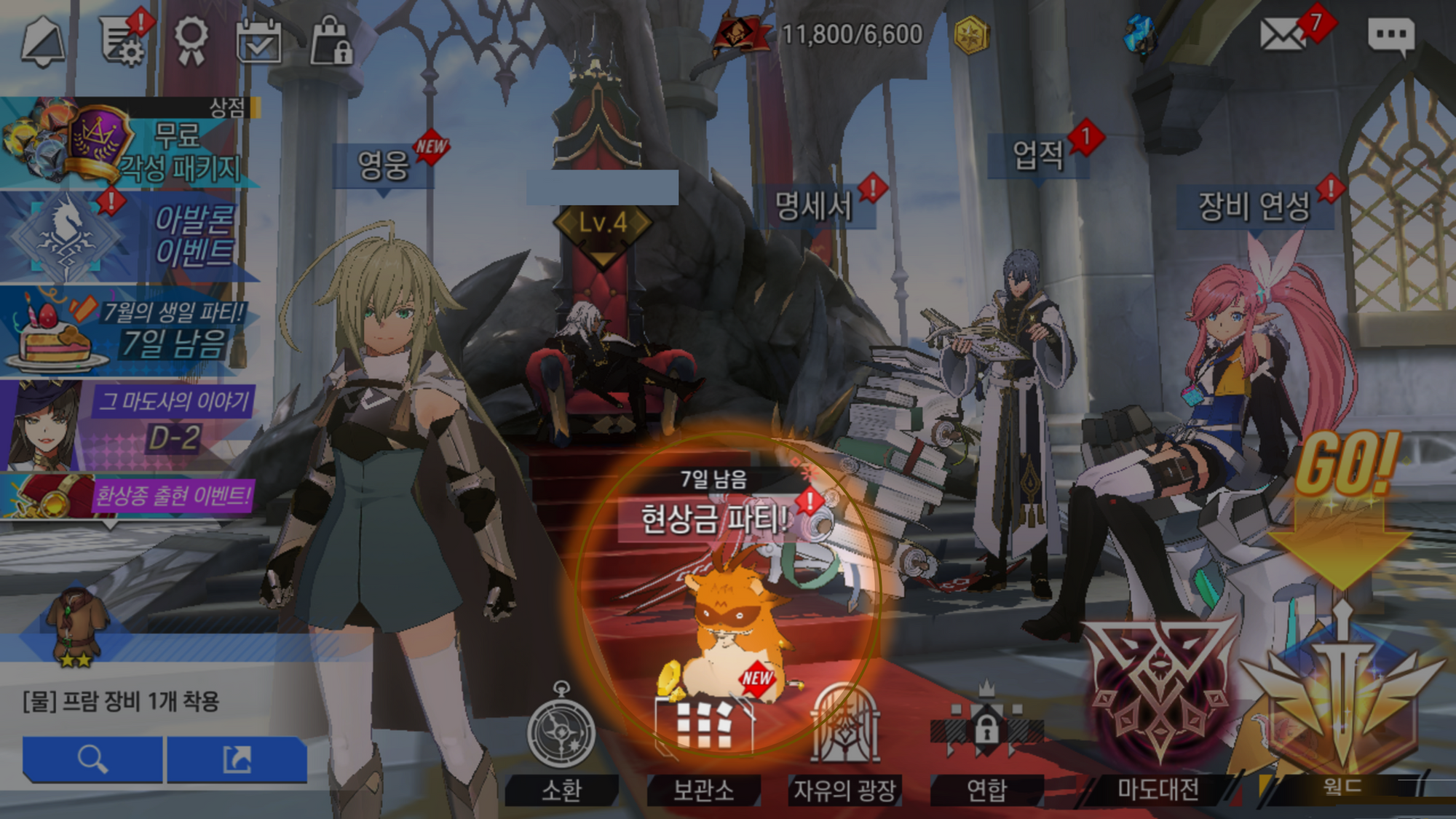Image resolution: width=1456 pixels, height=819 pixels.
Task: Open the 소환 summon menu
Action: tap(561, 743)
